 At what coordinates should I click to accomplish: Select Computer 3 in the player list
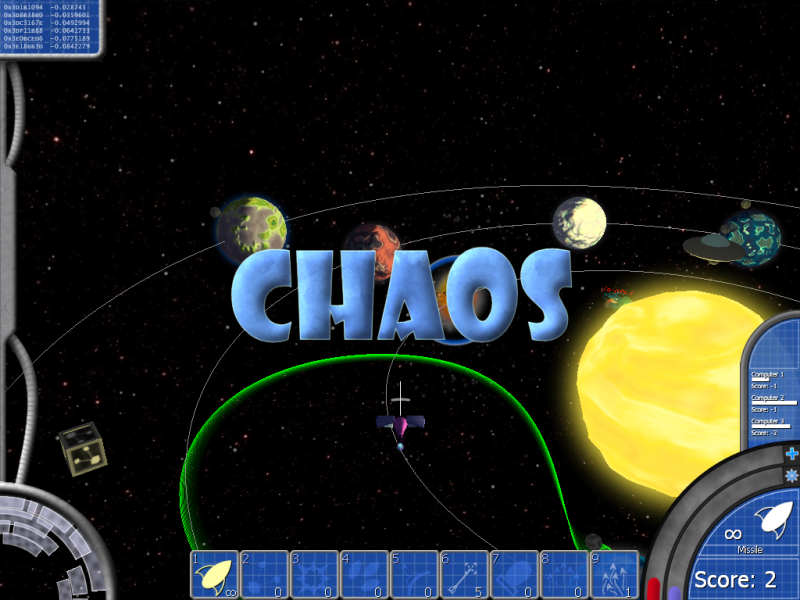[773, 427]
